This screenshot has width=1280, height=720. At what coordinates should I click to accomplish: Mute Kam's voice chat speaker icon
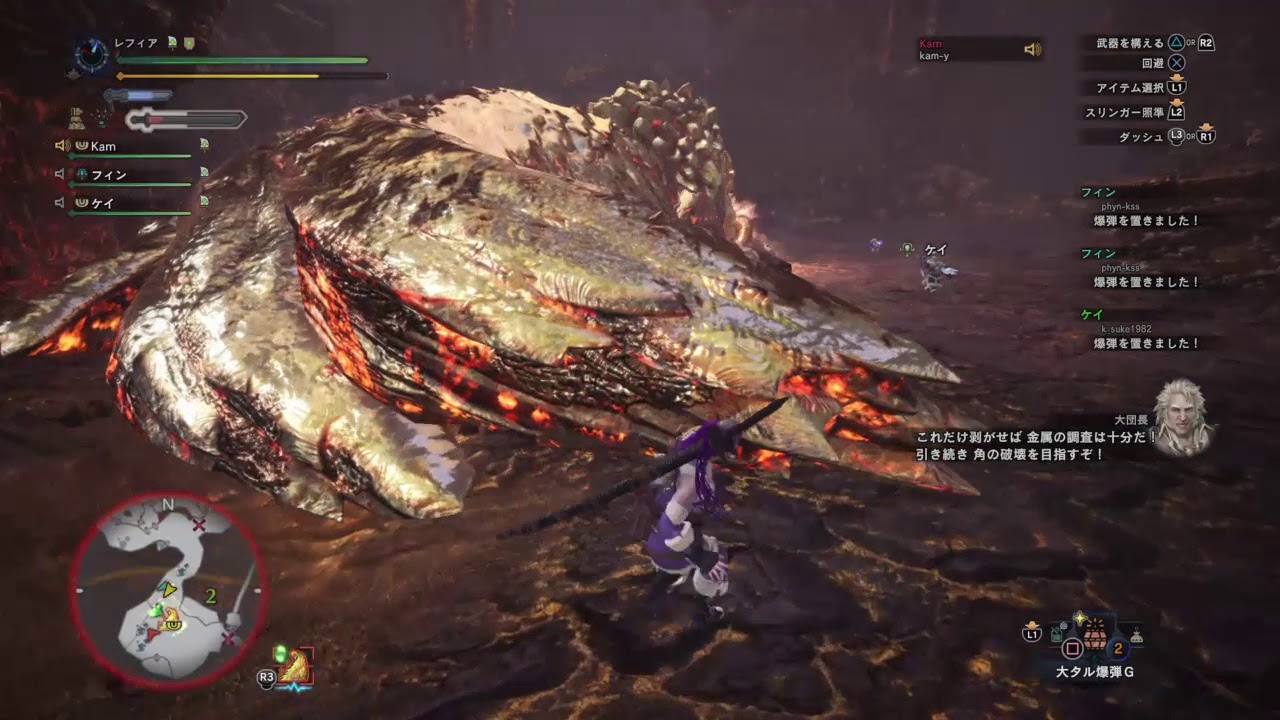(x=61, y=145)
